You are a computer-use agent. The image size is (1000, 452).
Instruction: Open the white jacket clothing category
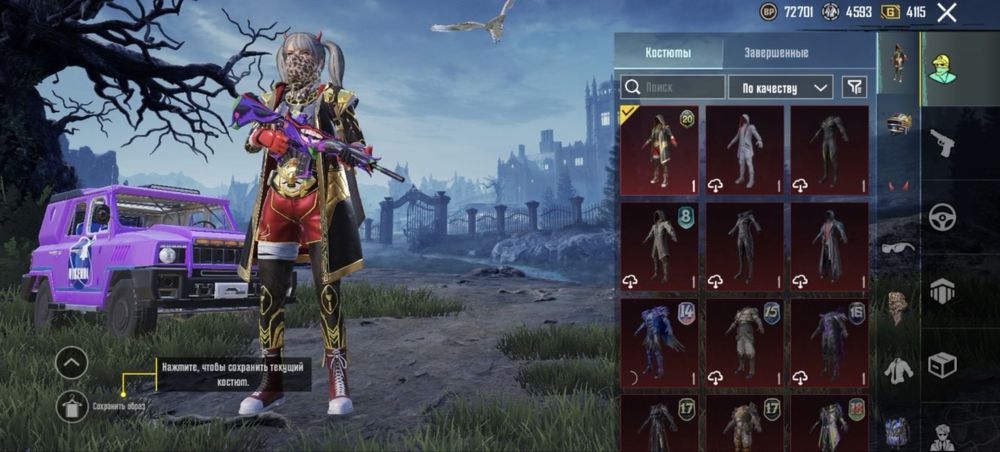click(x=898, y=369)
